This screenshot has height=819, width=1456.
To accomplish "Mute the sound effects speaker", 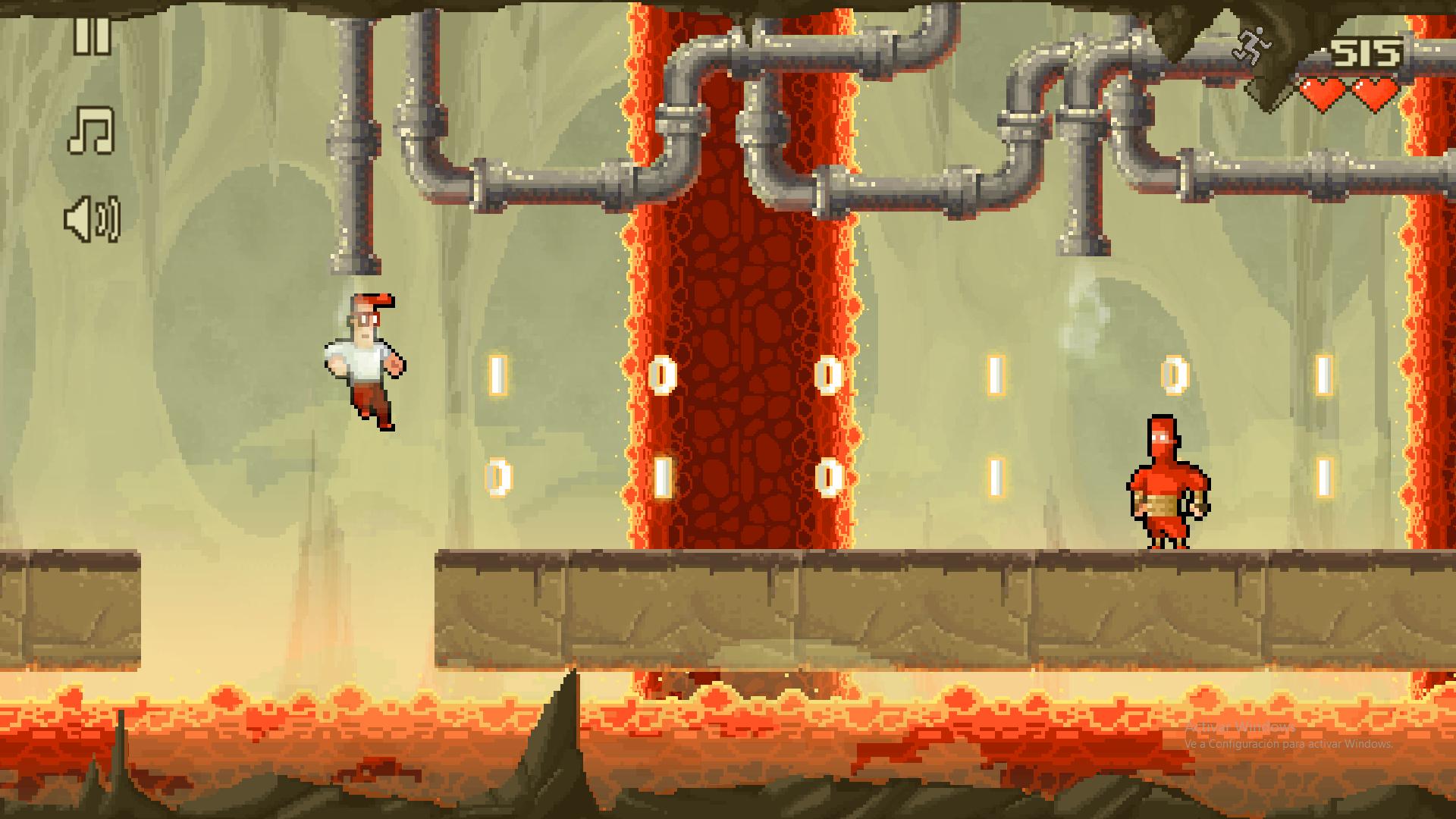I will click(92, 220).
